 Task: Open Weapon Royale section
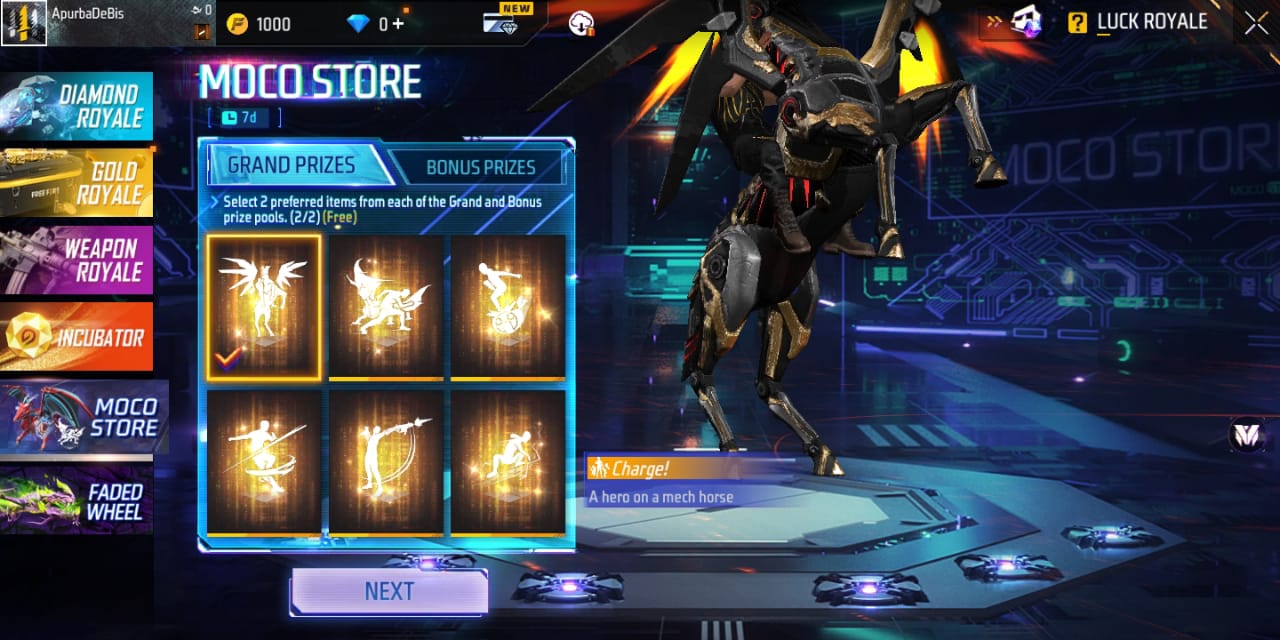(78, 259)
